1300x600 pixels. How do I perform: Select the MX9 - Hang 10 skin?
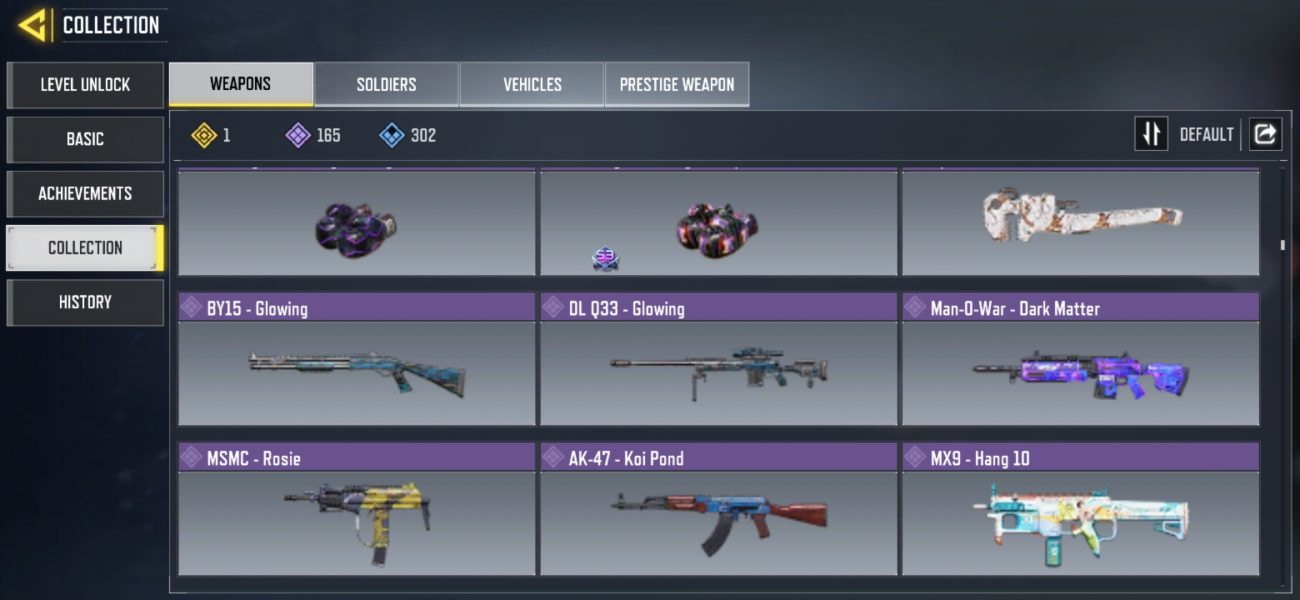tap(1080, 510)
